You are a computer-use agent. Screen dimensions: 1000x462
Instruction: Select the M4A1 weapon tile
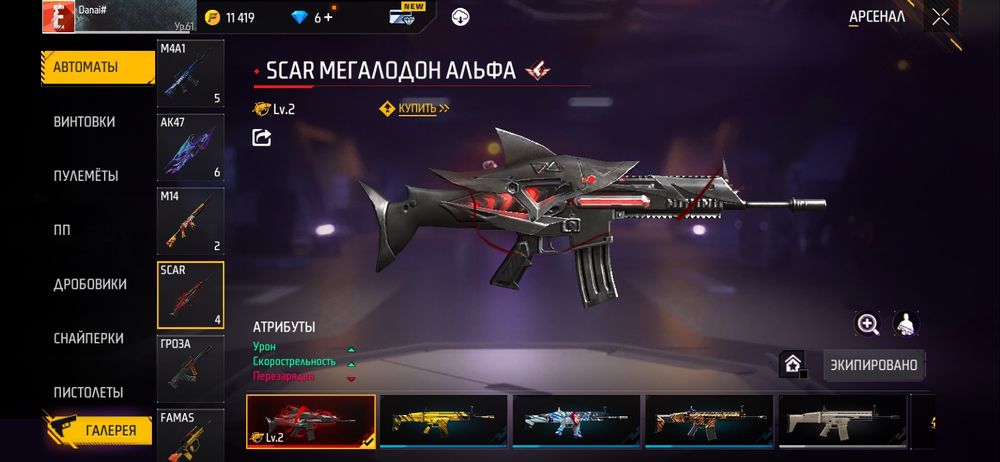190,73
